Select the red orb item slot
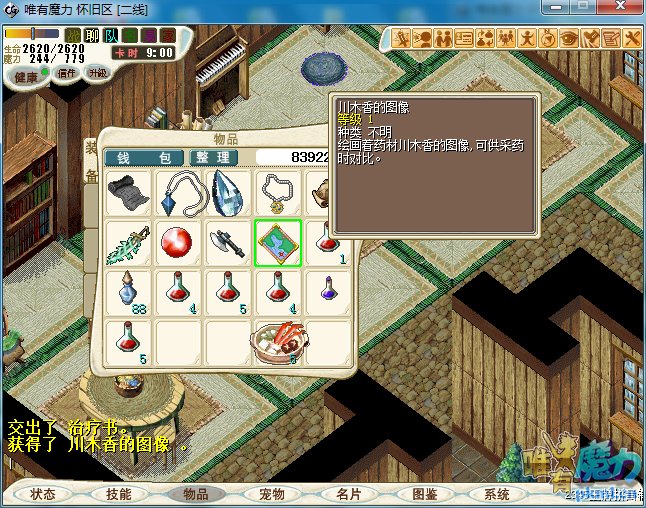This screenshot has width=646, height=508. click(x=178, y=243)
